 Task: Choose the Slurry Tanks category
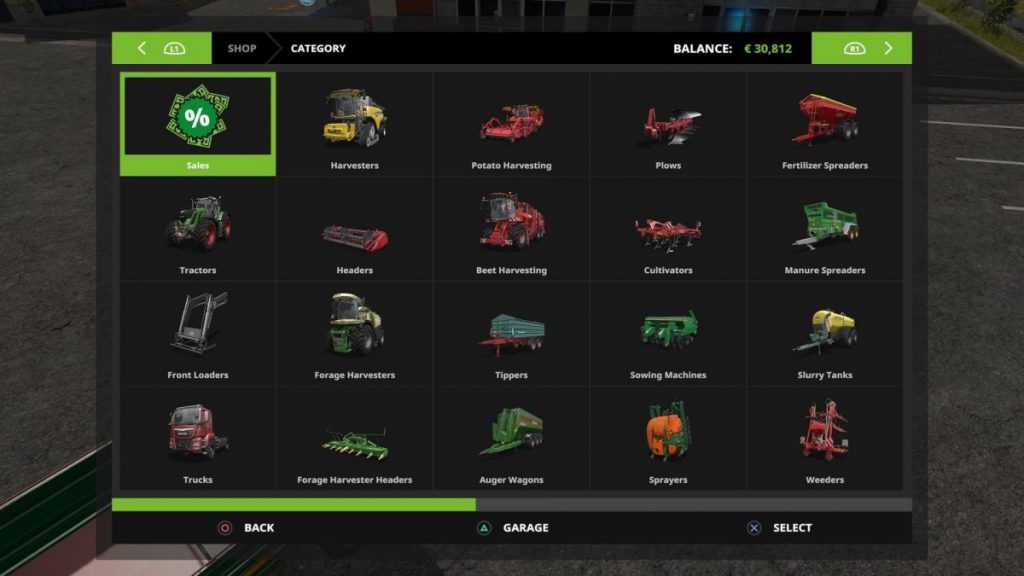tap(824, 334)
